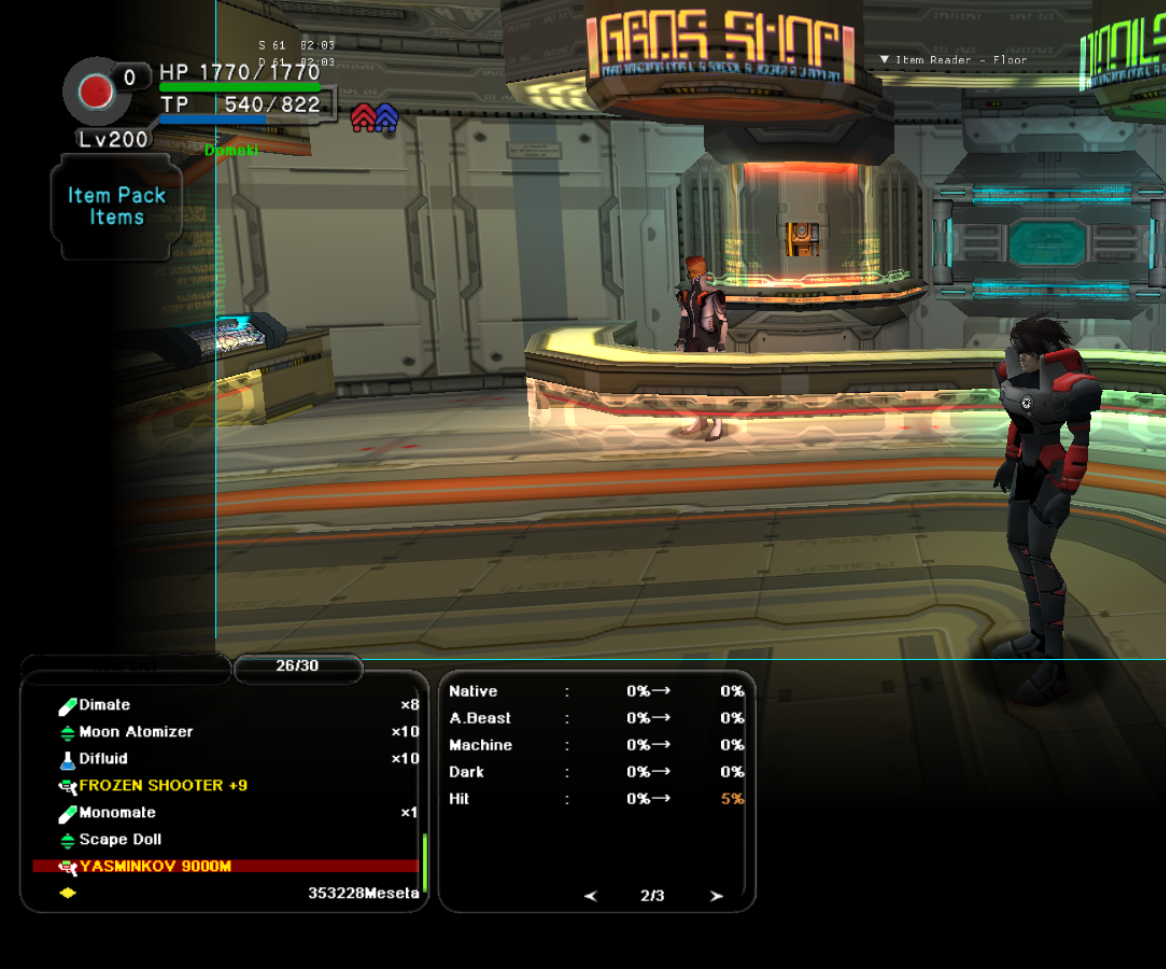Go to the previous item info page
Viewport: 1166px width, 969px height.
(x=590, y=896)
